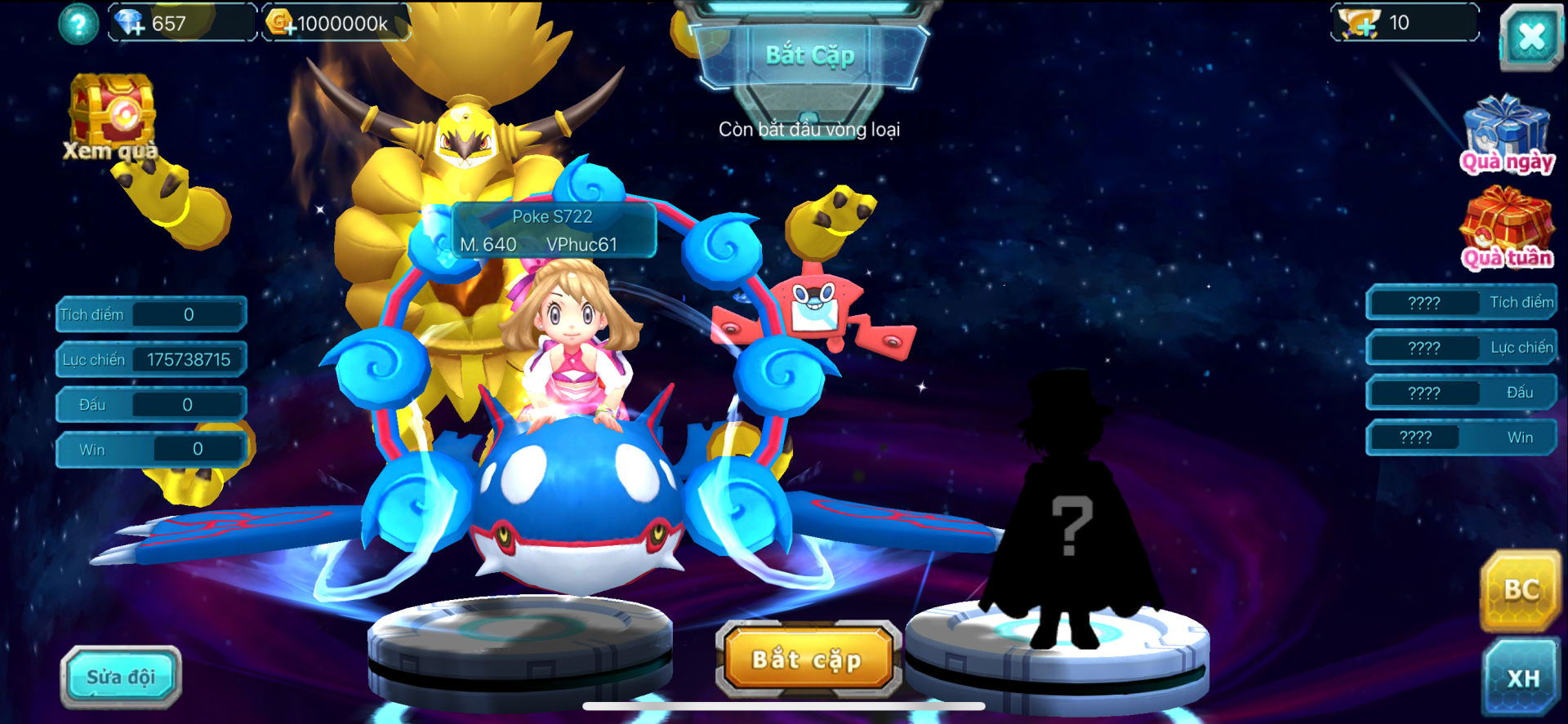The height and width of the screenshot is (724, 1568).
Task: Close the matchmaking screen
Action: 1530,37
